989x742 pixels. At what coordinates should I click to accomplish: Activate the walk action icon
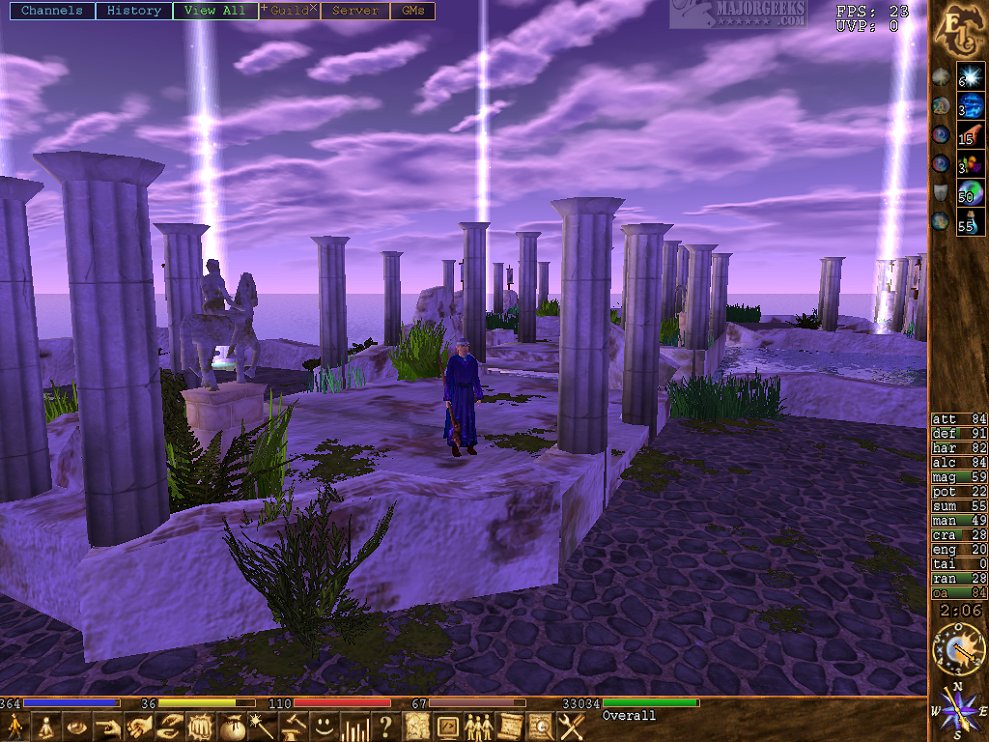15,727
